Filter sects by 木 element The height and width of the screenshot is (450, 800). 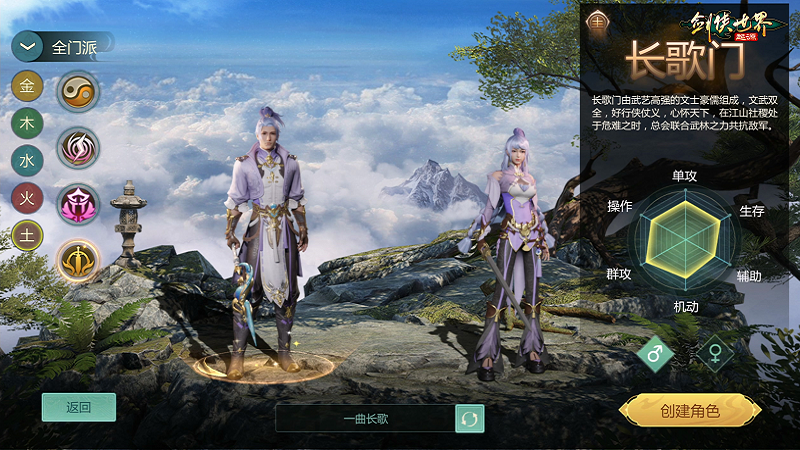(x=27, y=123)
